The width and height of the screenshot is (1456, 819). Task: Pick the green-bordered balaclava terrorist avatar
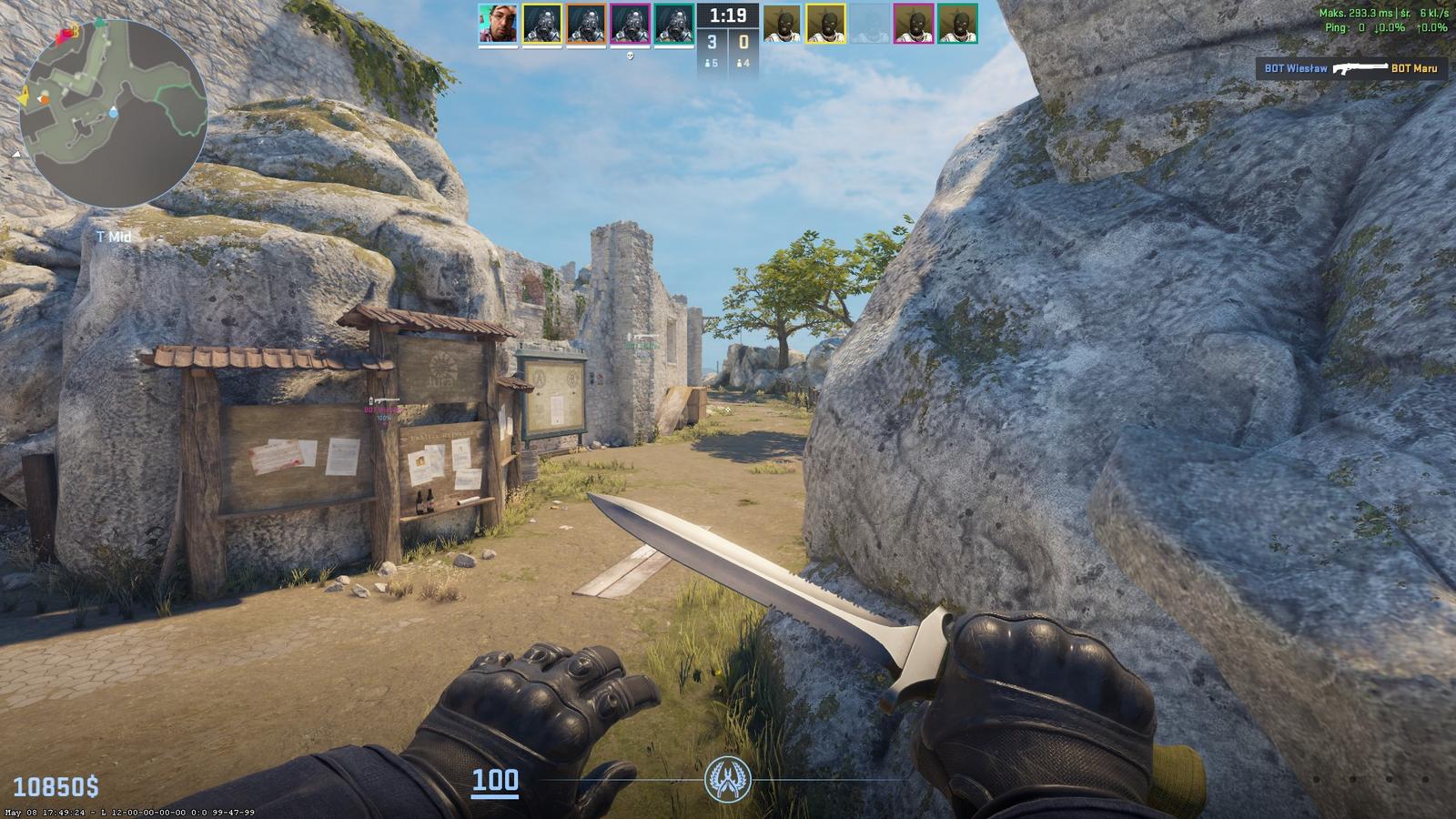(x=957, y=24)
